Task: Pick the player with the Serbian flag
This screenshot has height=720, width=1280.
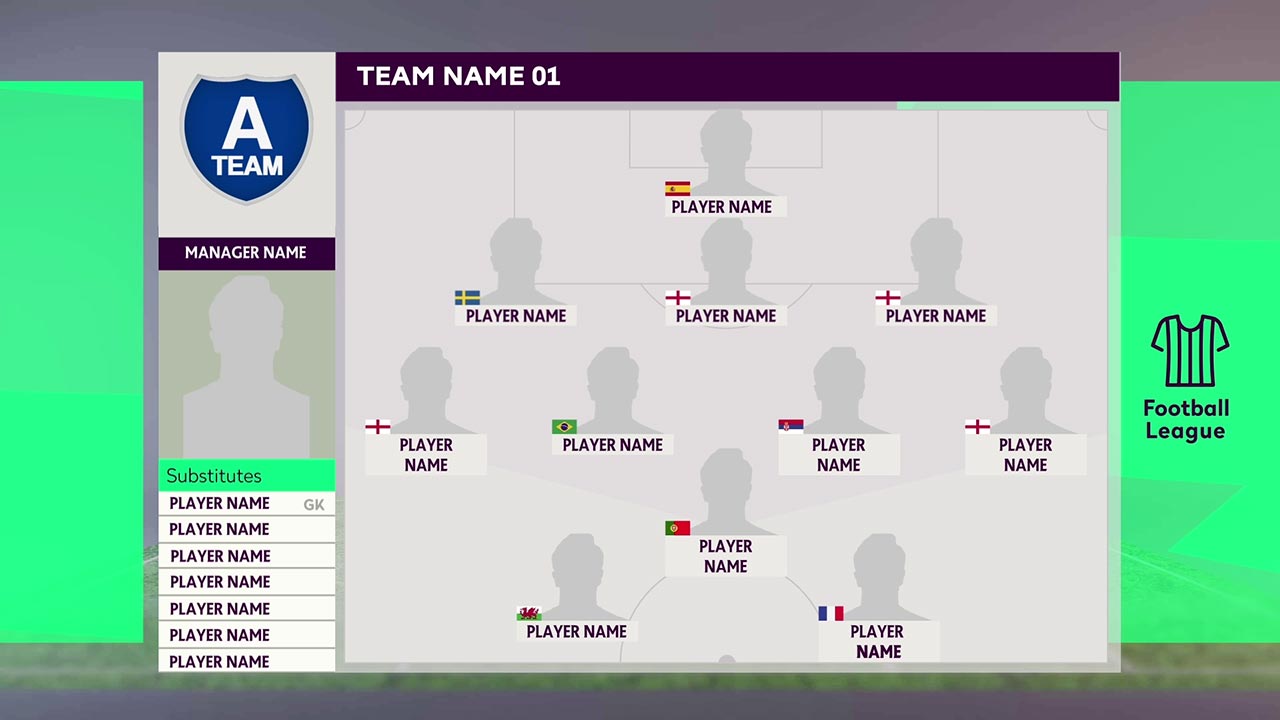Action: (x=838, y=454)
